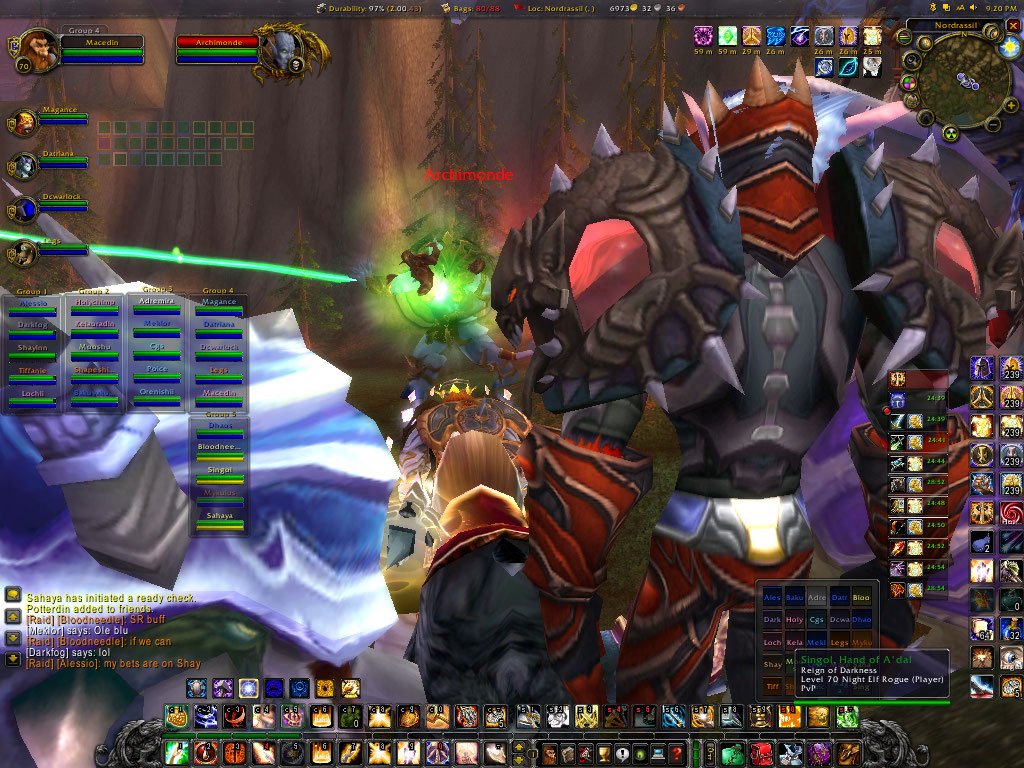The width and height of the screenshot is (1024, 768).
Task: Click Macedin's player portrait
Action: 38,48
